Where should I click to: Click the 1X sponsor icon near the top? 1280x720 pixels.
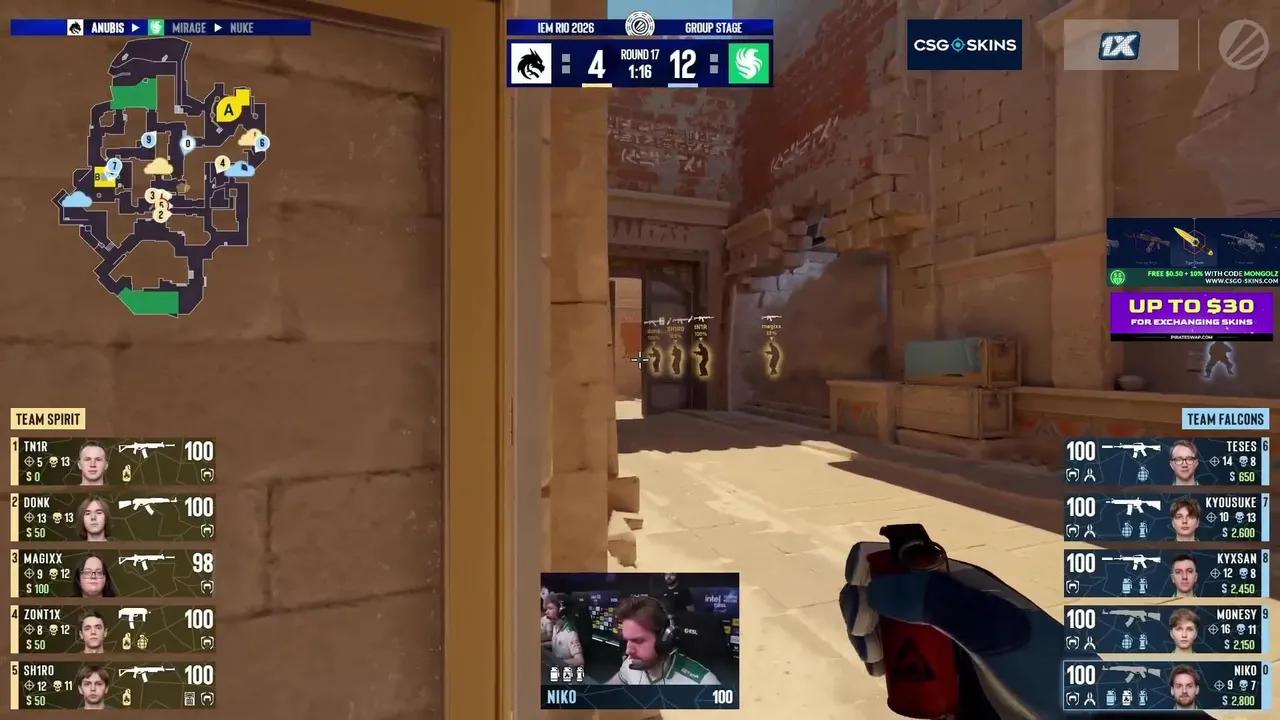point(1120,45)
